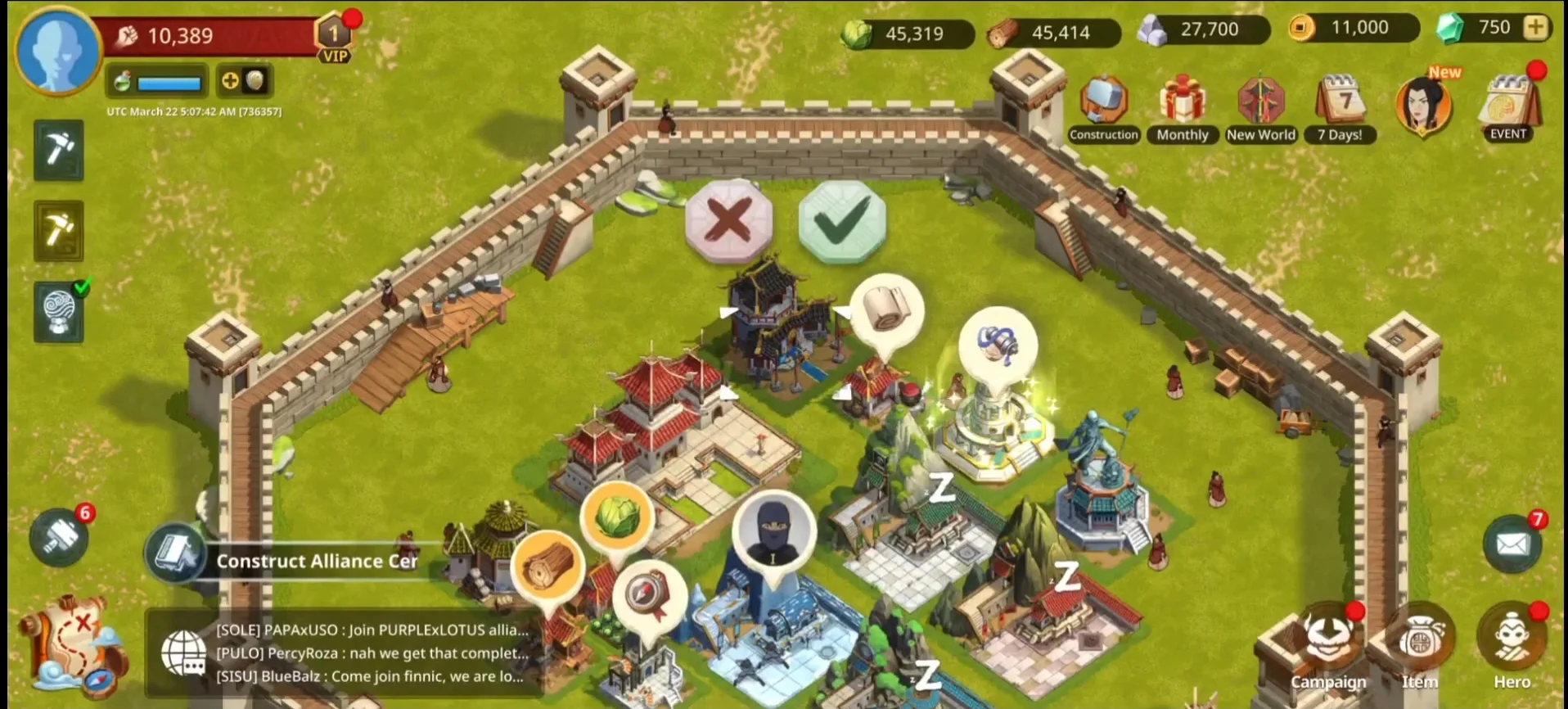
Task: Open the VIP level badge
Action: [x=334, y=38]
